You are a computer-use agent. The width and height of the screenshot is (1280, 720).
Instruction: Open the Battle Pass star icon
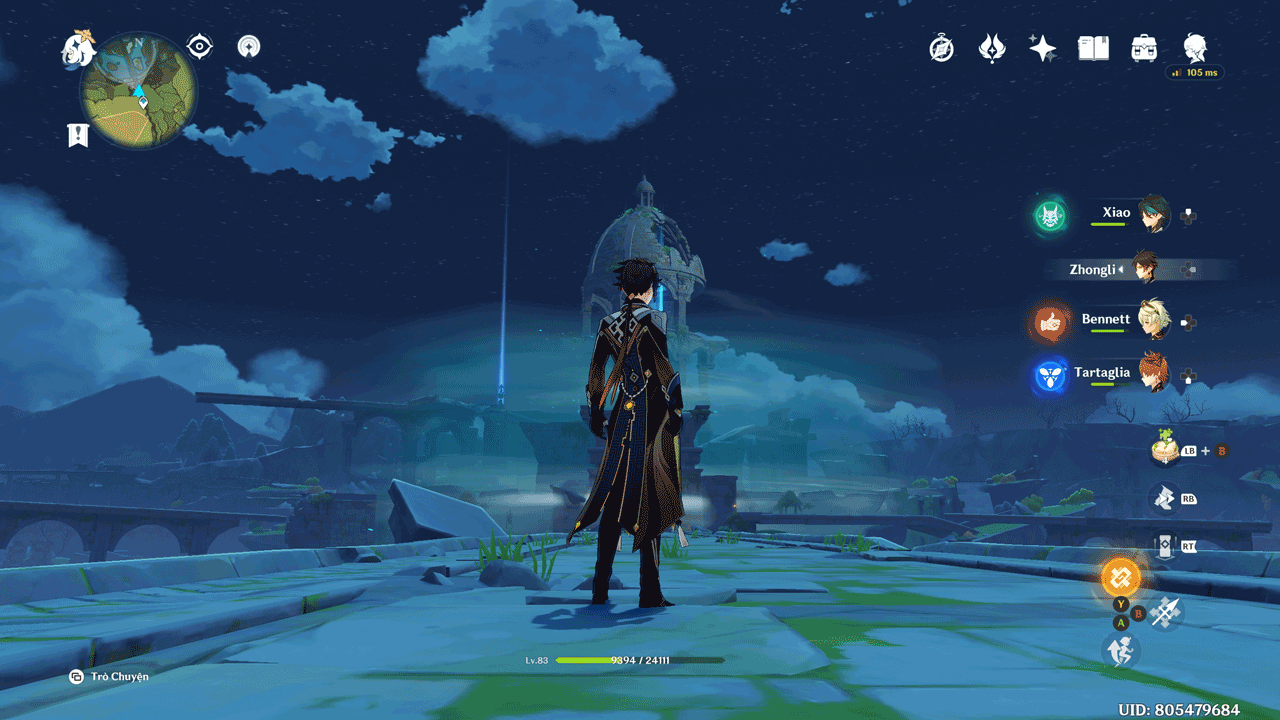coord(1042,48)
